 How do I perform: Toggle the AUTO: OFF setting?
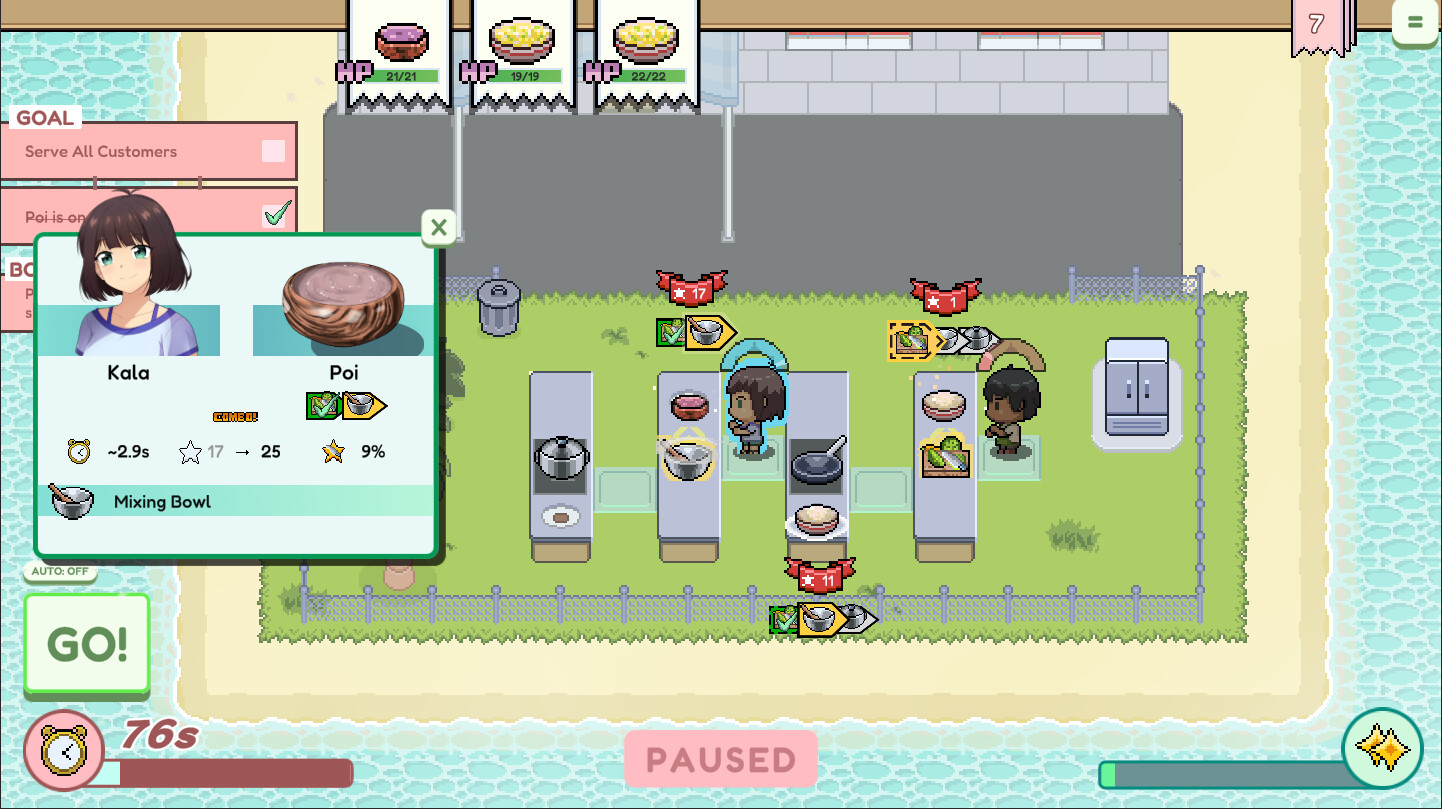click(59, 571)
